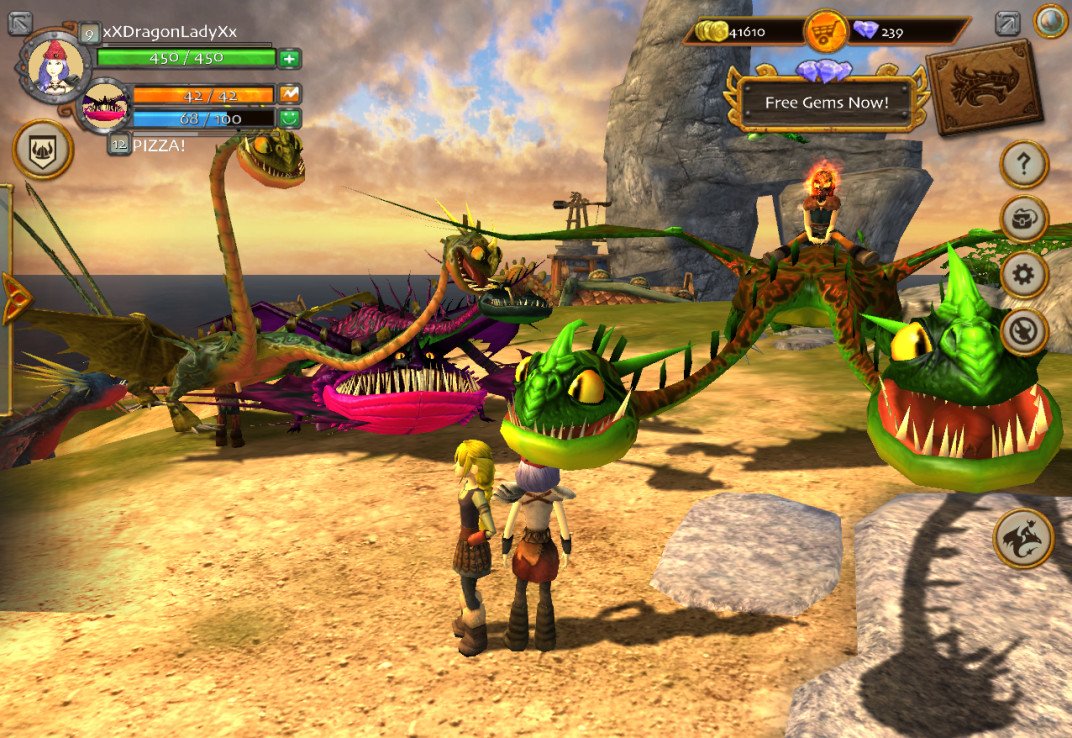Click the green plus beside player health

coord(289,58)
